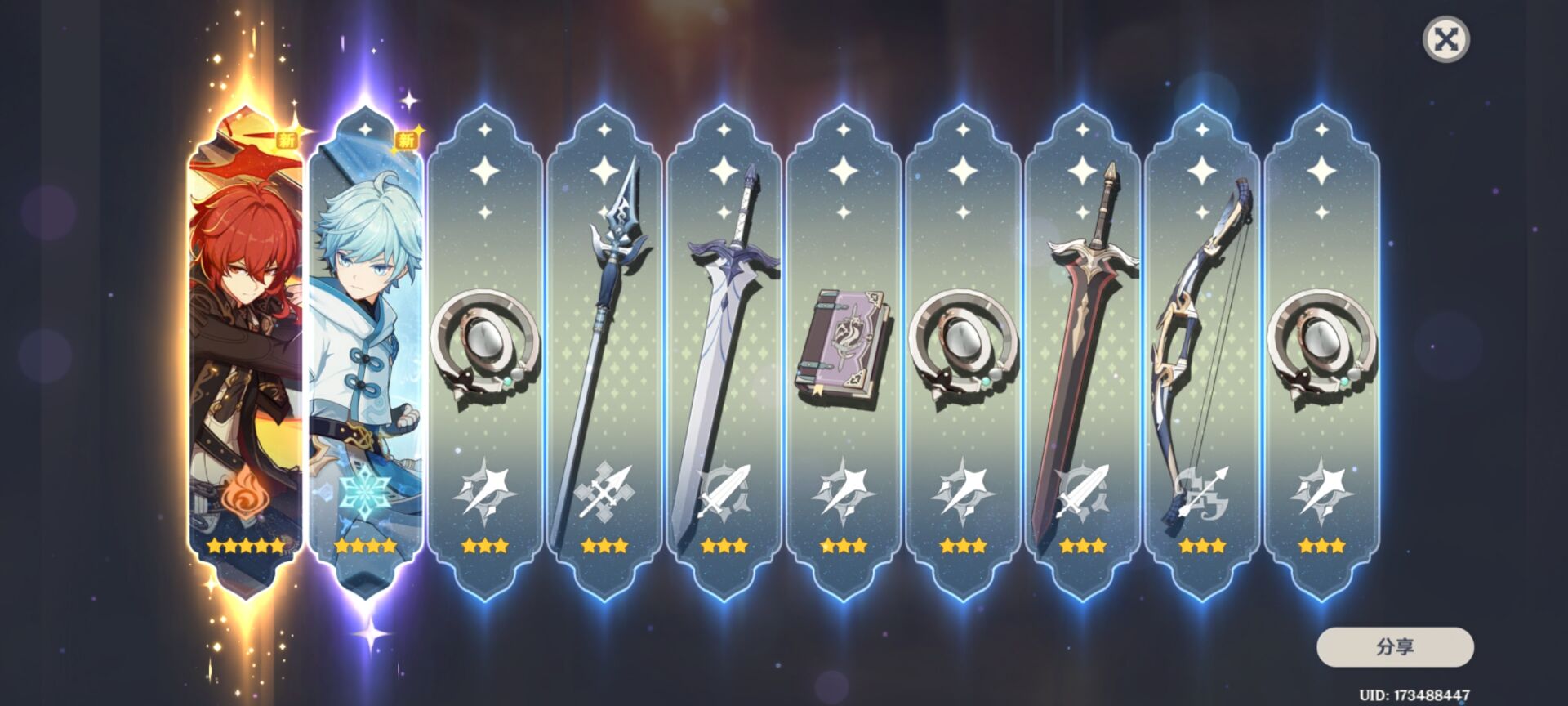1568x706 pixels.
Task: Choose the red and black greatsword card
Action: [1082, 351]
